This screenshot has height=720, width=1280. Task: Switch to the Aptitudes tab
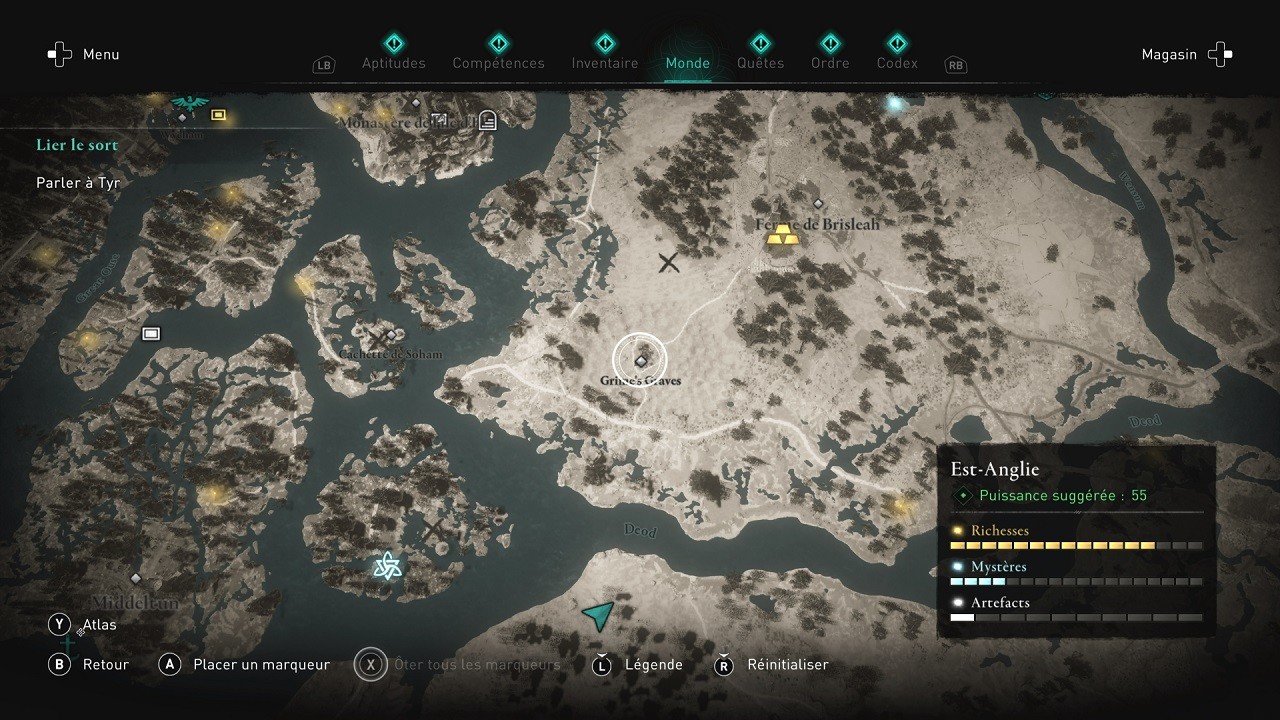pos(393,62)
